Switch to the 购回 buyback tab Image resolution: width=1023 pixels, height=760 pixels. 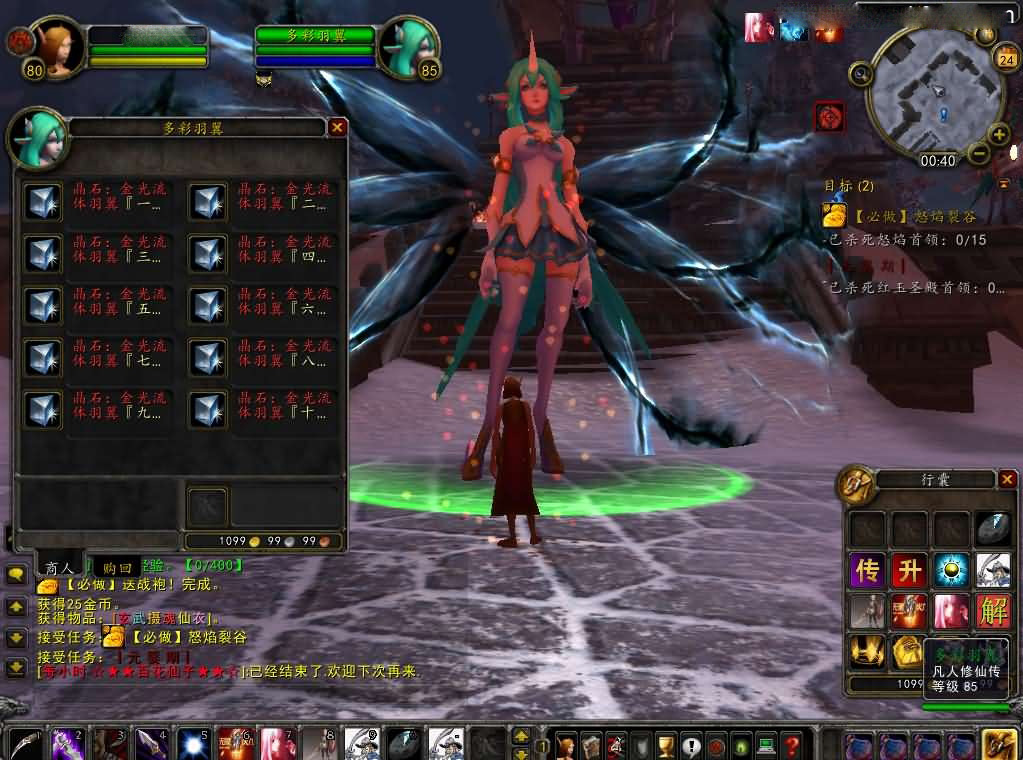pyautogui.click(x=117, y=567)
